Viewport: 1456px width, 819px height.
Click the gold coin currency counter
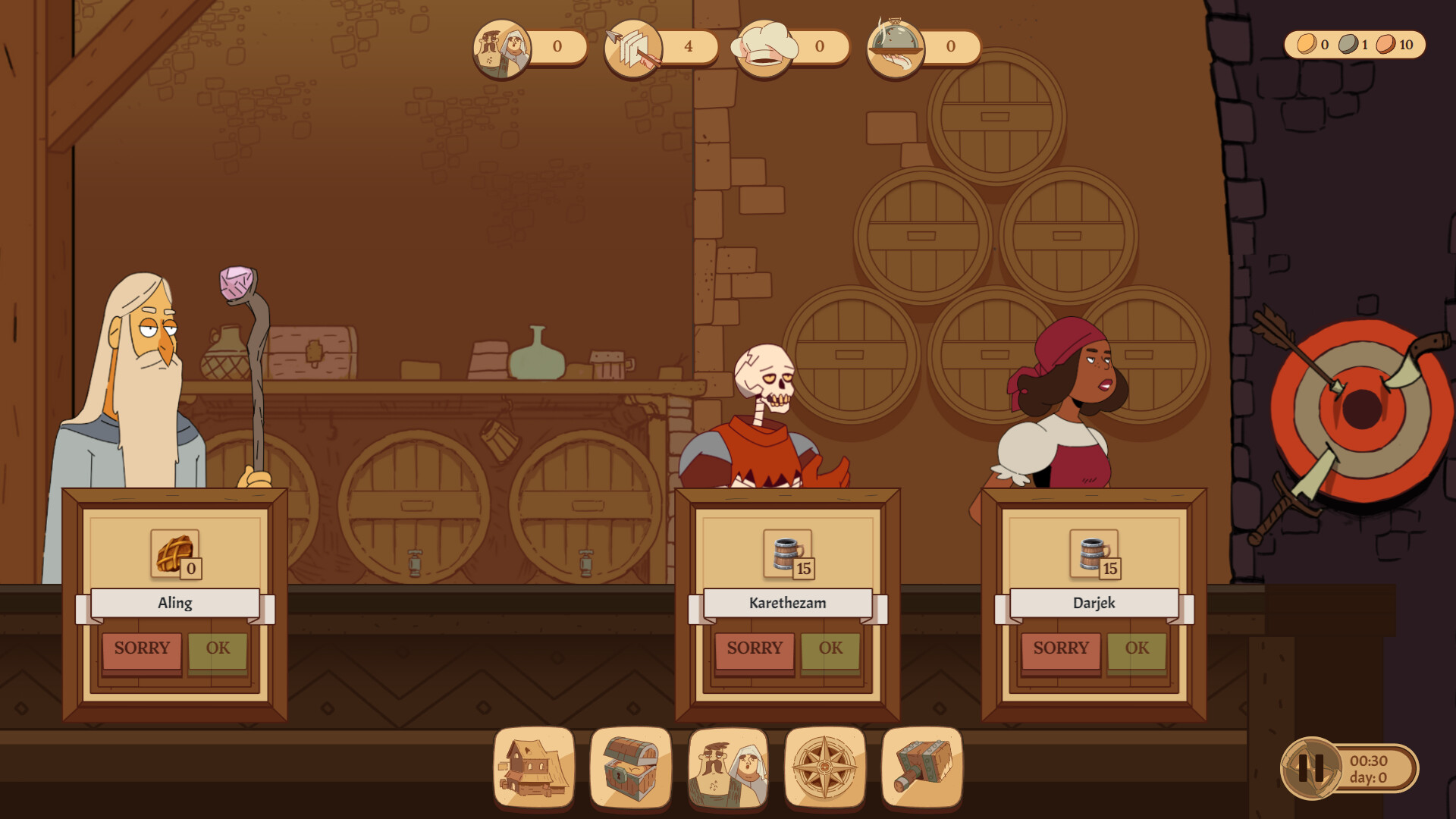pyautogui.click(x=1307, y=45)
